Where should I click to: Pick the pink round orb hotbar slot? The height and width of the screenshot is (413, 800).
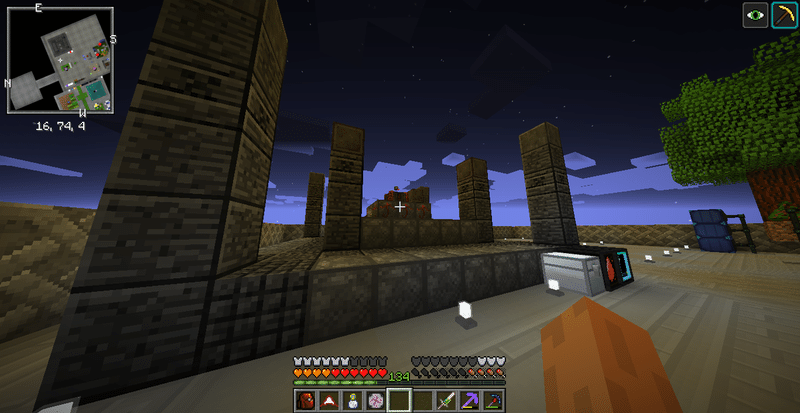375,401
